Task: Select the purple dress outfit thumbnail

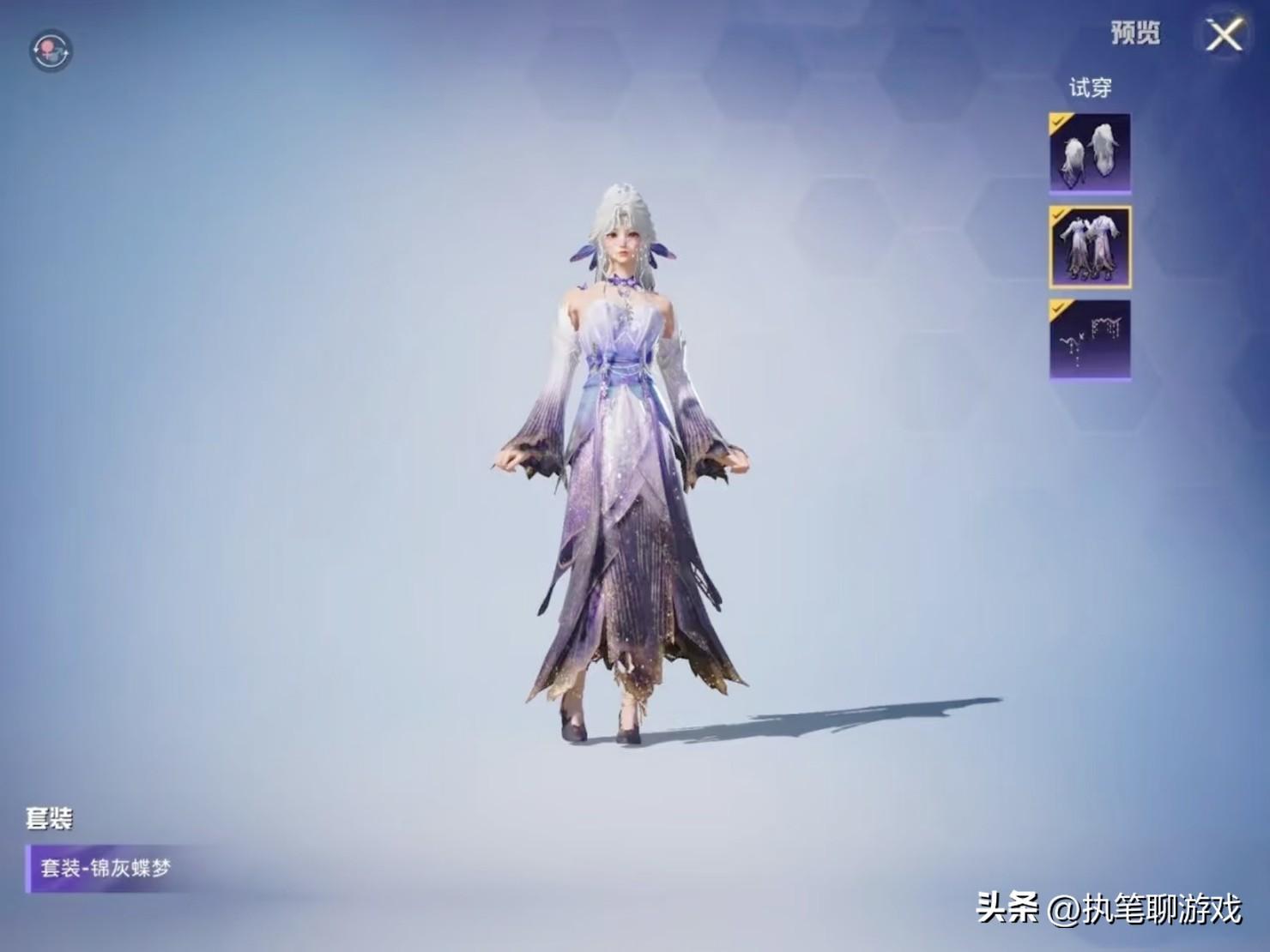Action: coord(1090,247)
